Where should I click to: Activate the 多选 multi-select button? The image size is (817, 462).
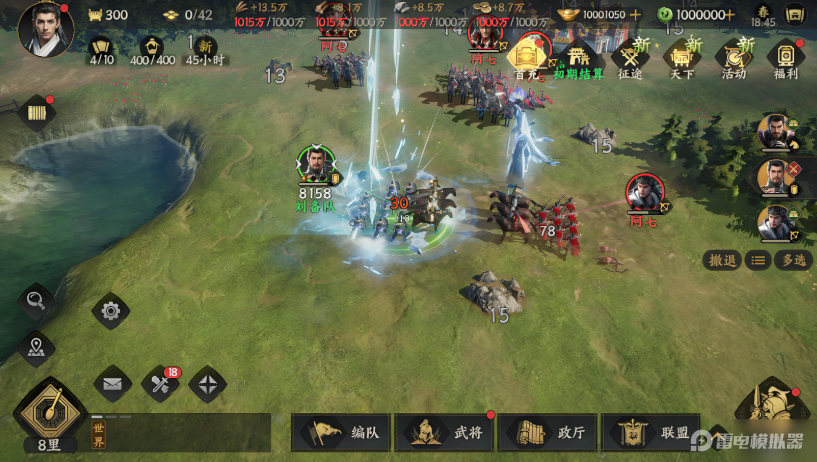(794, 260)
